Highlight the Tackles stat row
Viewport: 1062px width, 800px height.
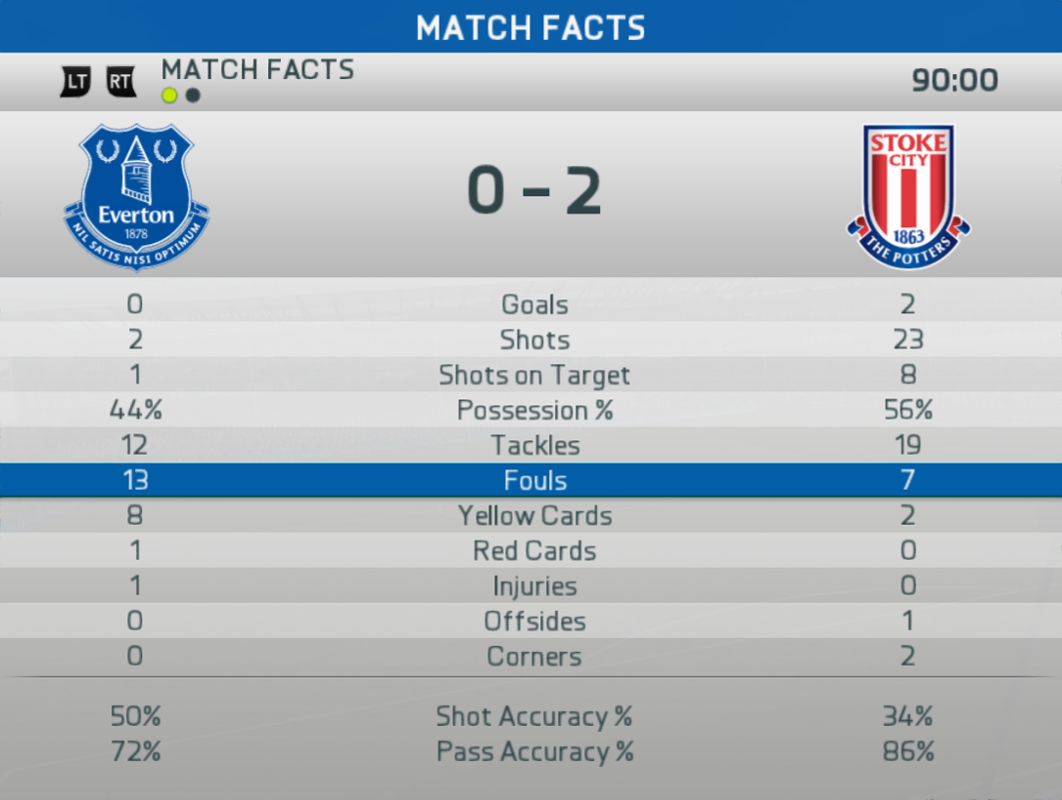534,445
